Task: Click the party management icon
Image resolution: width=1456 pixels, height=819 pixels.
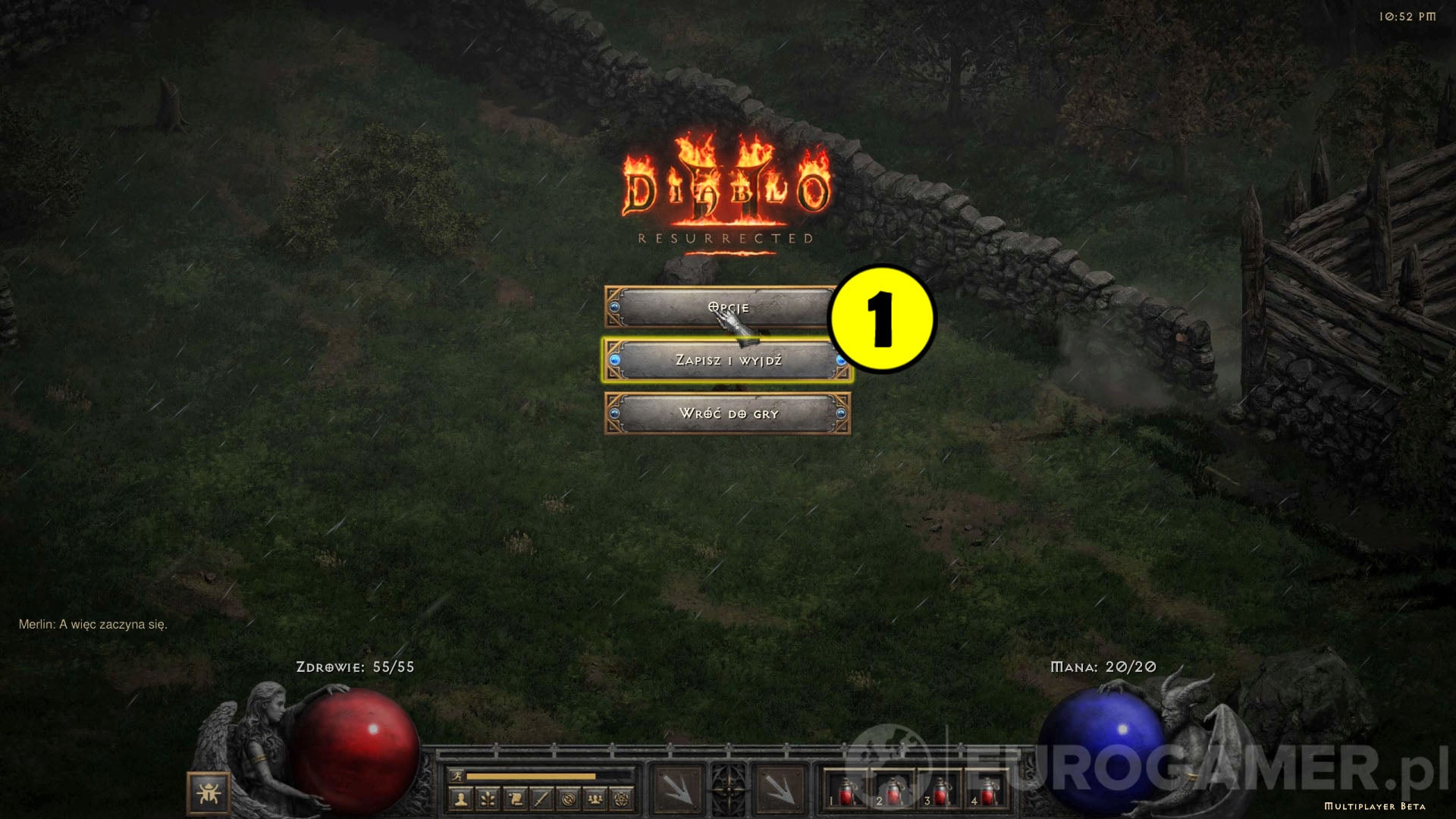Action: 595,798
